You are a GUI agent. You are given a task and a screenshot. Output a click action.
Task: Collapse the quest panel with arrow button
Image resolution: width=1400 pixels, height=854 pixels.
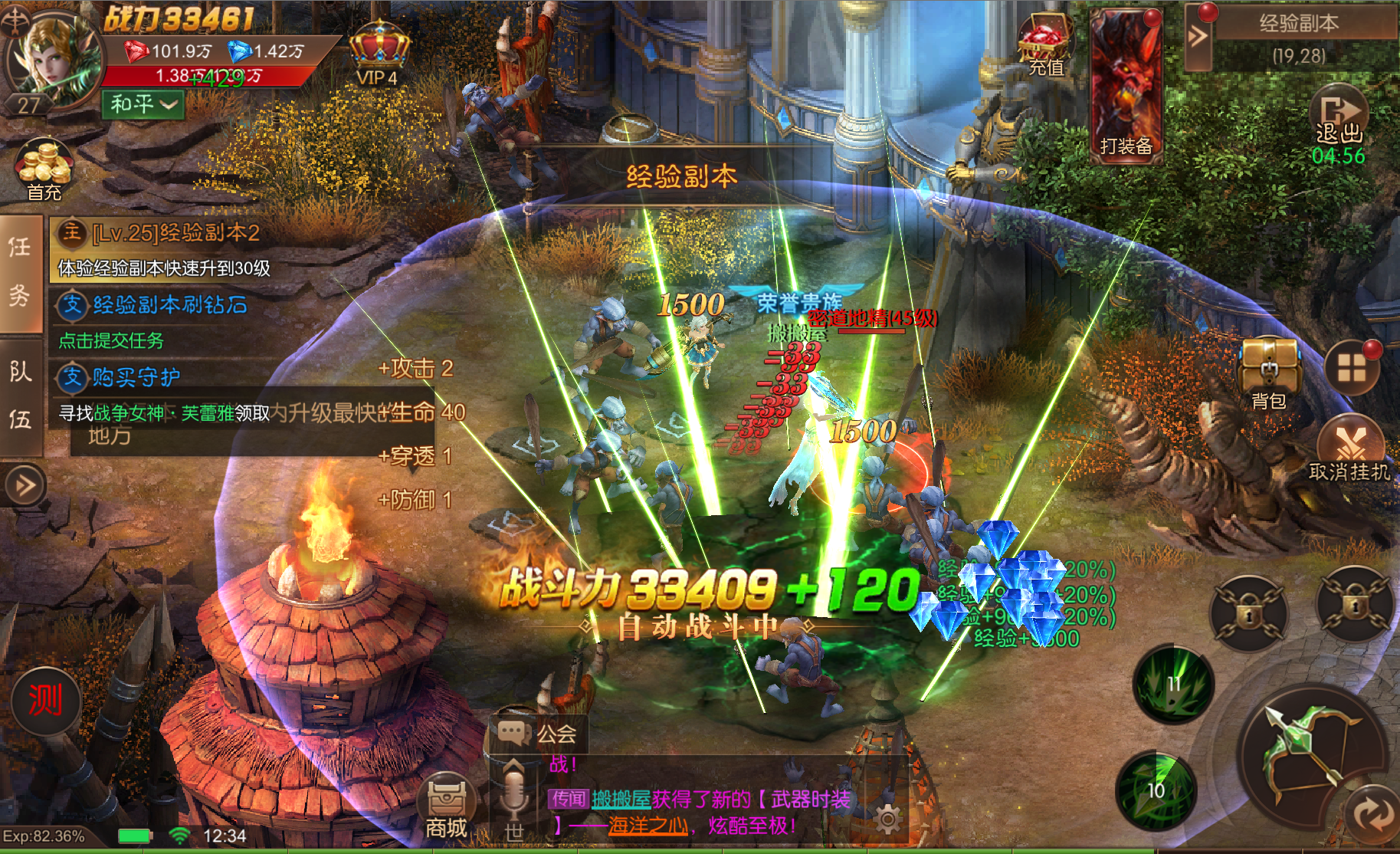coord(25,484)
